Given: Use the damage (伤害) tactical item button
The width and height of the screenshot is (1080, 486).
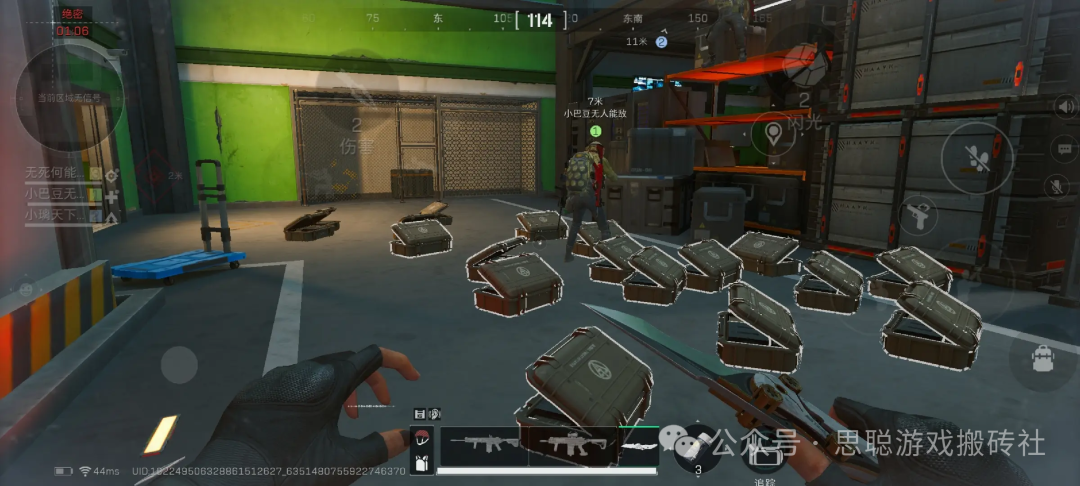Looking at the screenshot, I should (355, 135).
